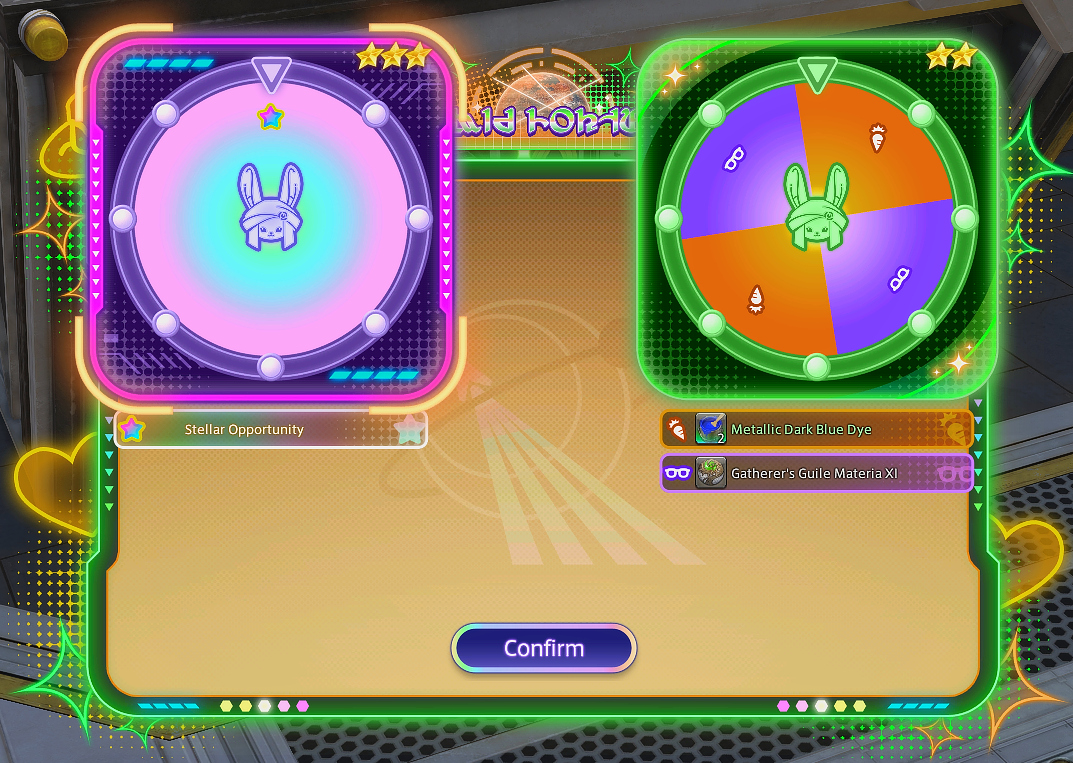
Task: Select the pink three-star wheel card
Action: [270, 218]
